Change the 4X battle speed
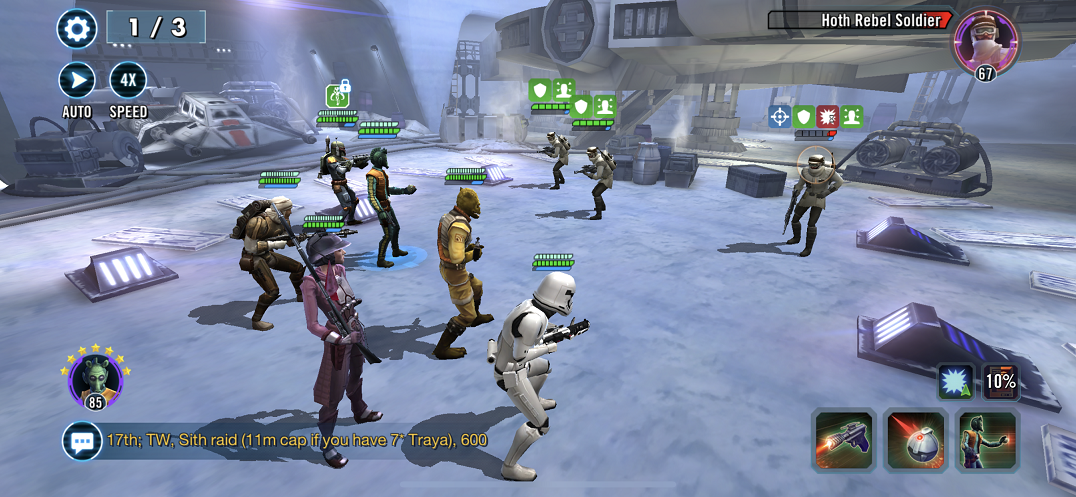1076x497 pixels. pos(128,80)
